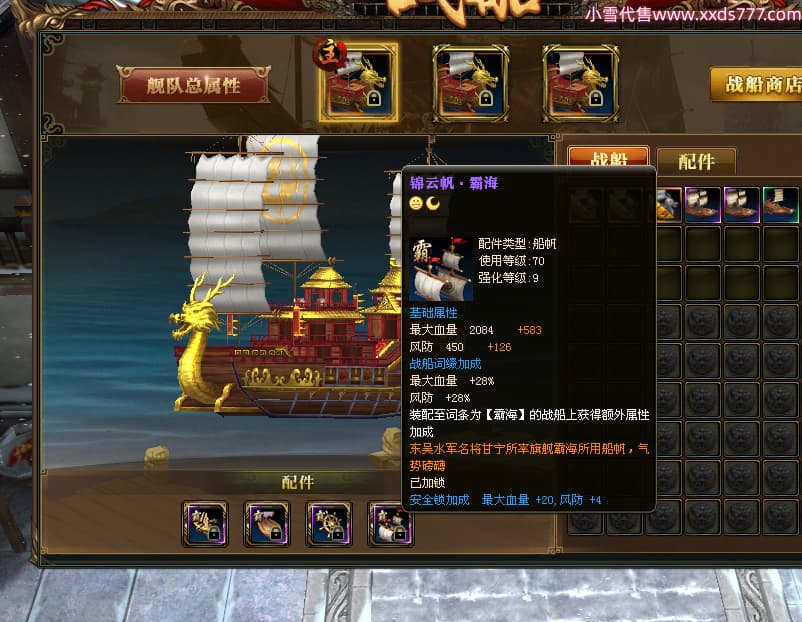802x622 pixels.
Task: Choose the ship's wheel part slot
Action: (x=329, y=524)
